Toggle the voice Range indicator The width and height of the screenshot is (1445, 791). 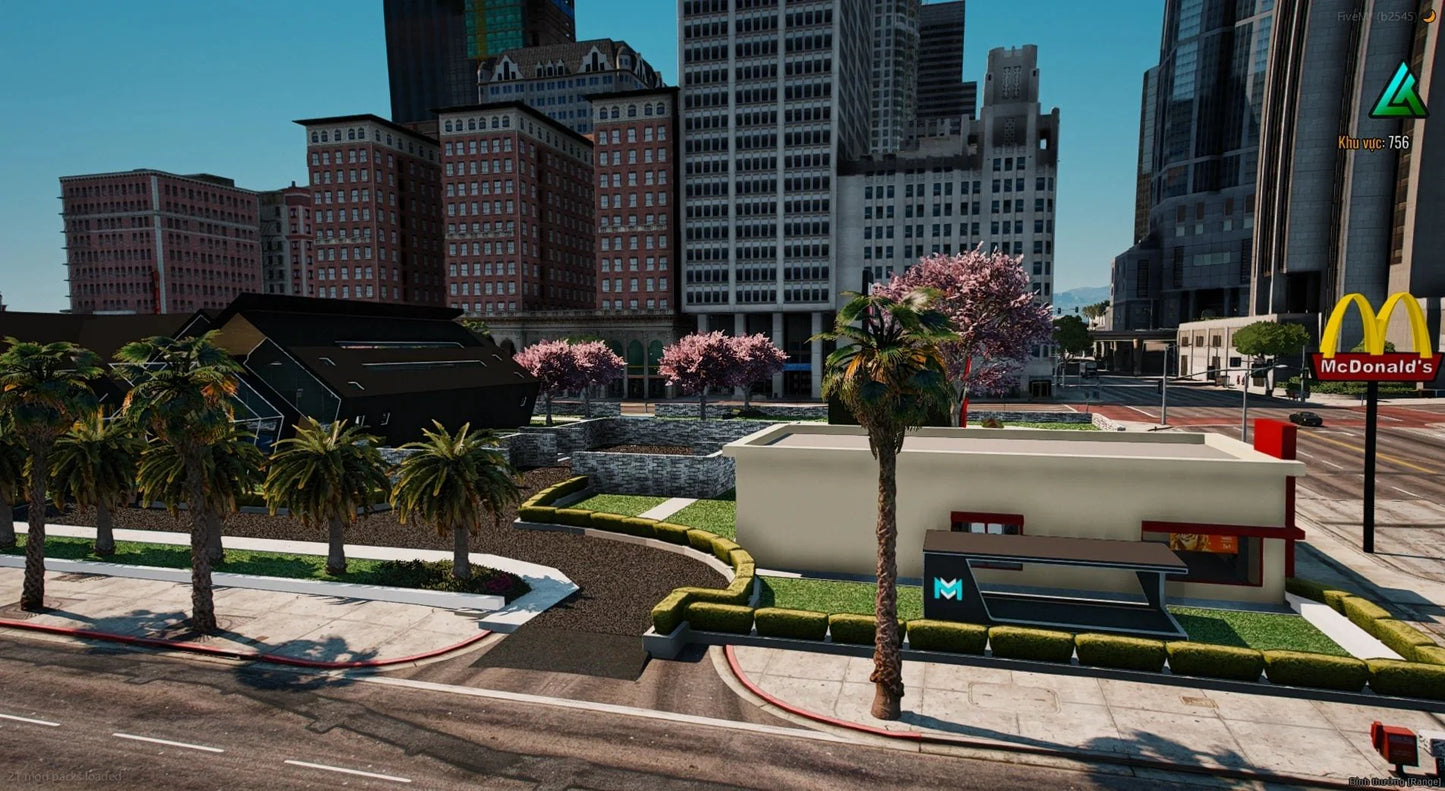pos(1395,781)
